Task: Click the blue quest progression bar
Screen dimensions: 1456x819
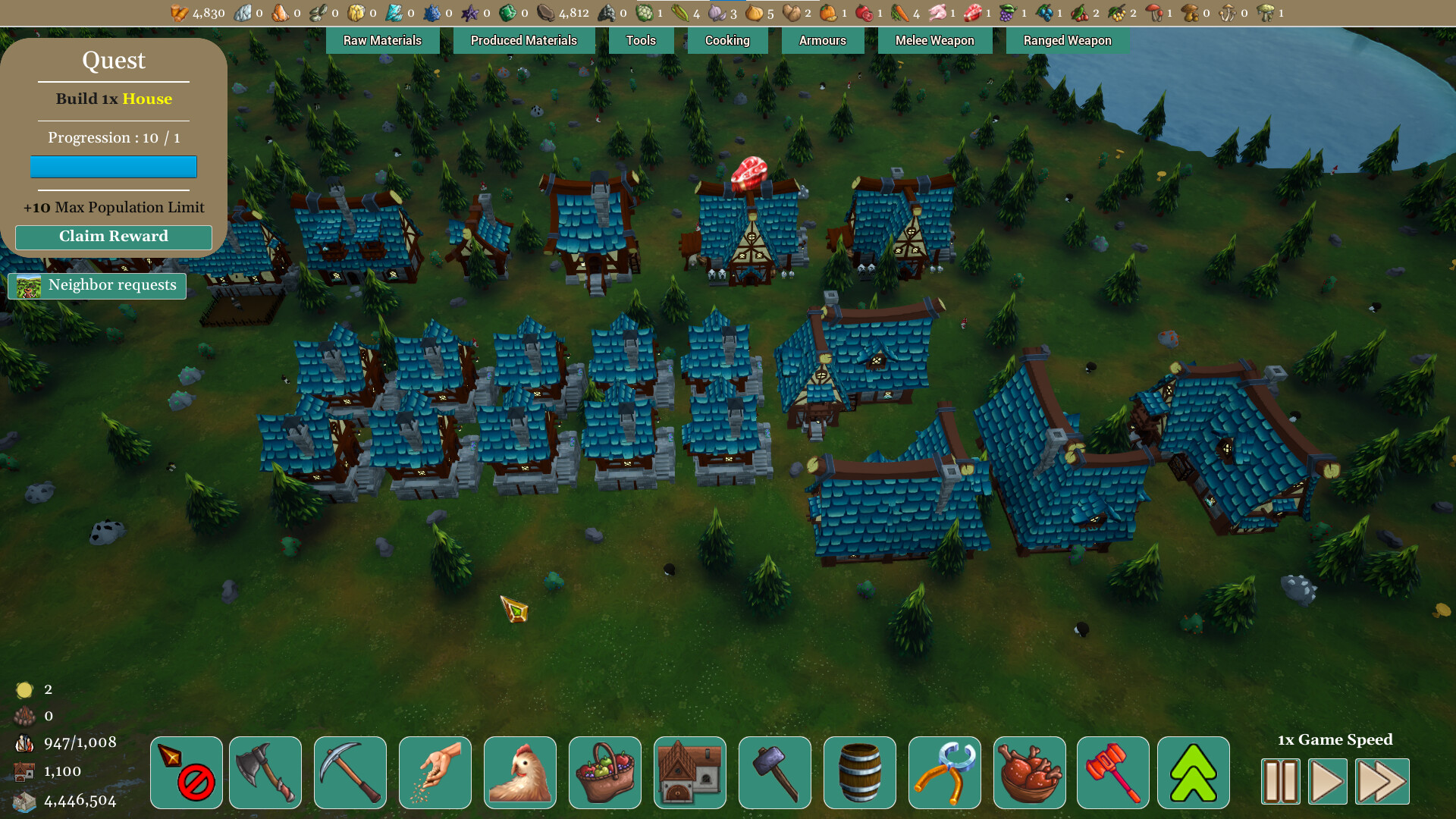Action: pyautogui.click(x=113, y=166)
